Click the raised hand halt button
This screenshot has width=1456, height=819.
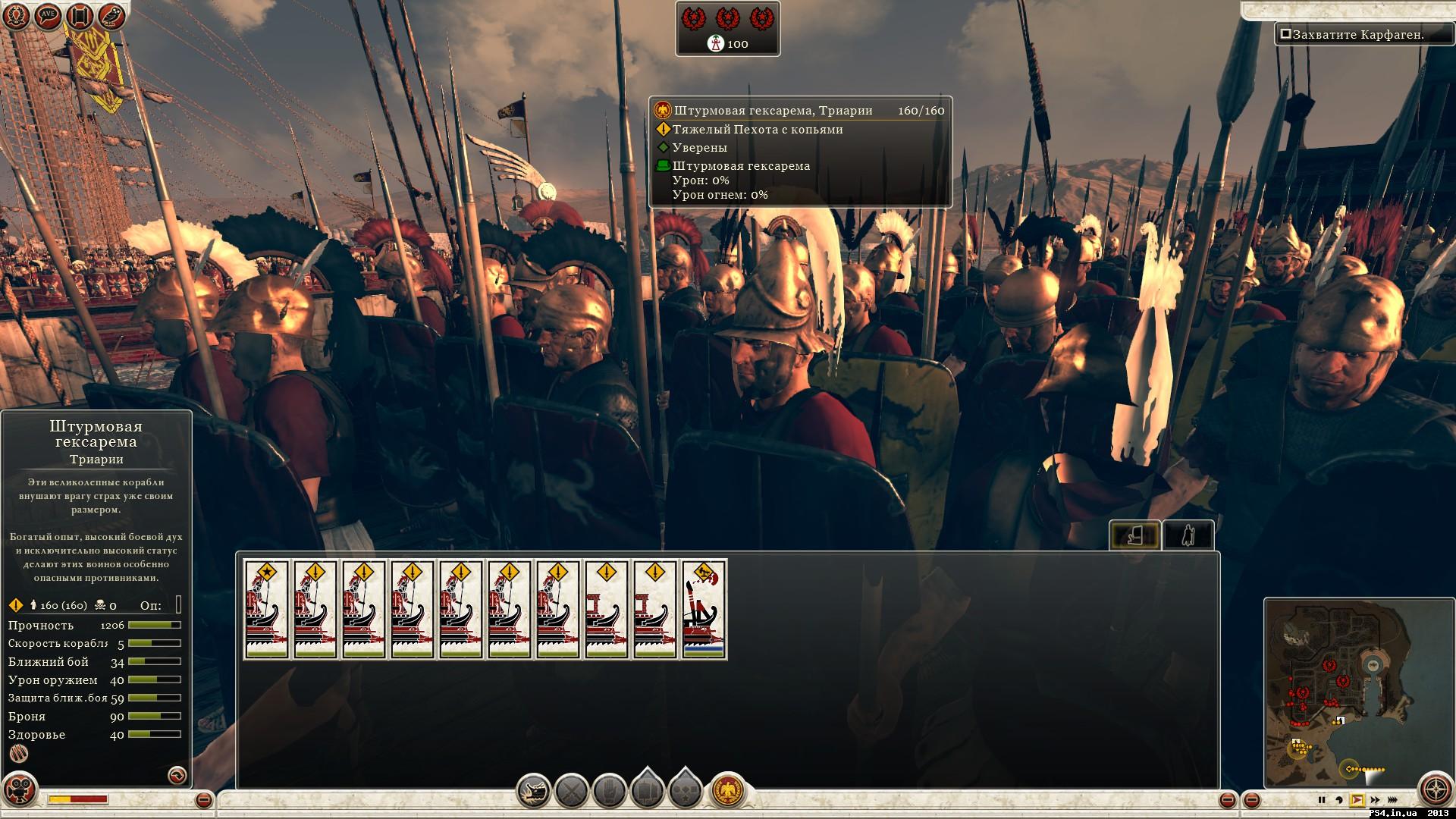(x=609, y=792)
